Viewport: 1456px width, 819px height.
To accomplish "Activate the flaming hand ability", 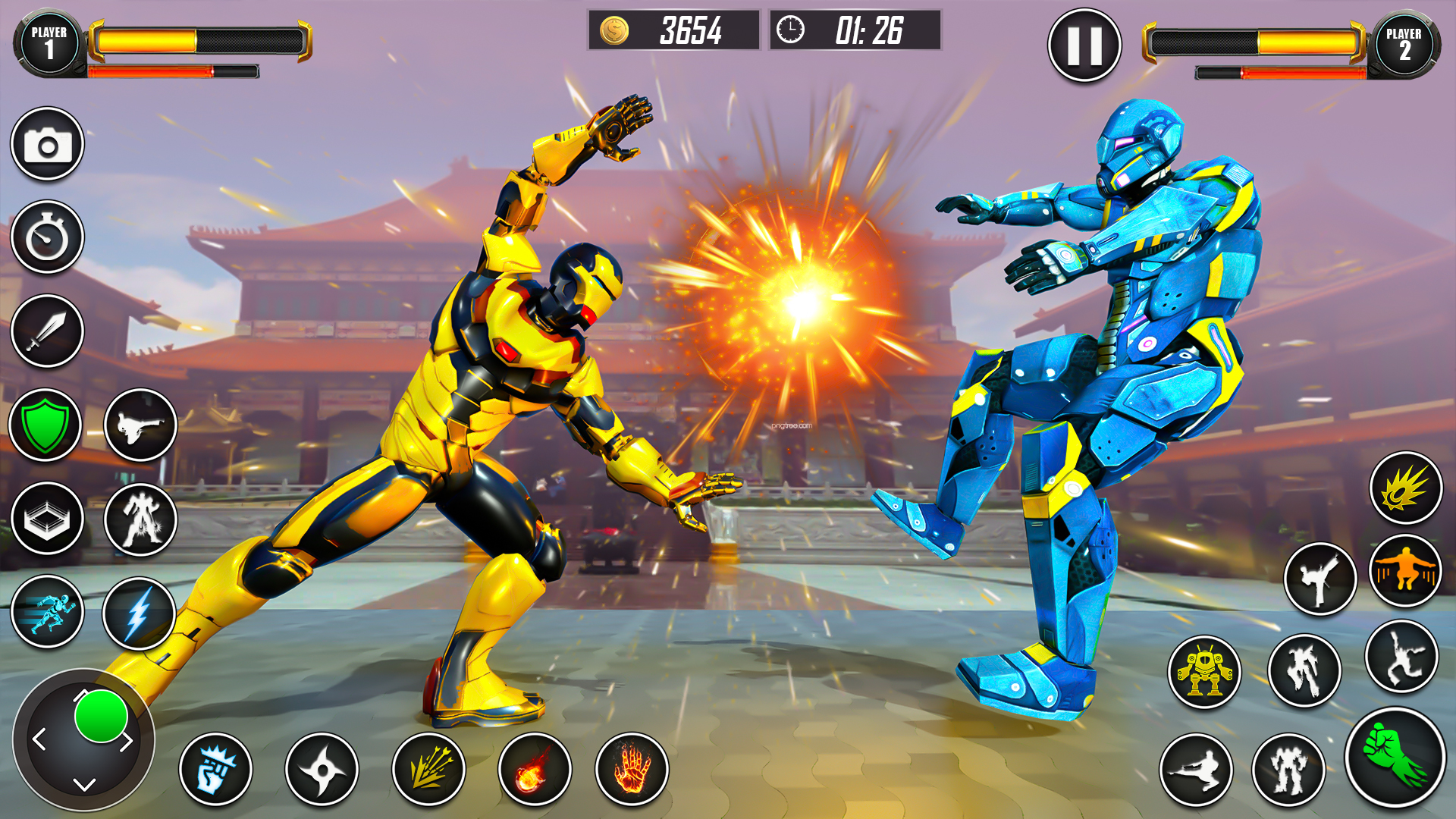I will click(632, 770).
